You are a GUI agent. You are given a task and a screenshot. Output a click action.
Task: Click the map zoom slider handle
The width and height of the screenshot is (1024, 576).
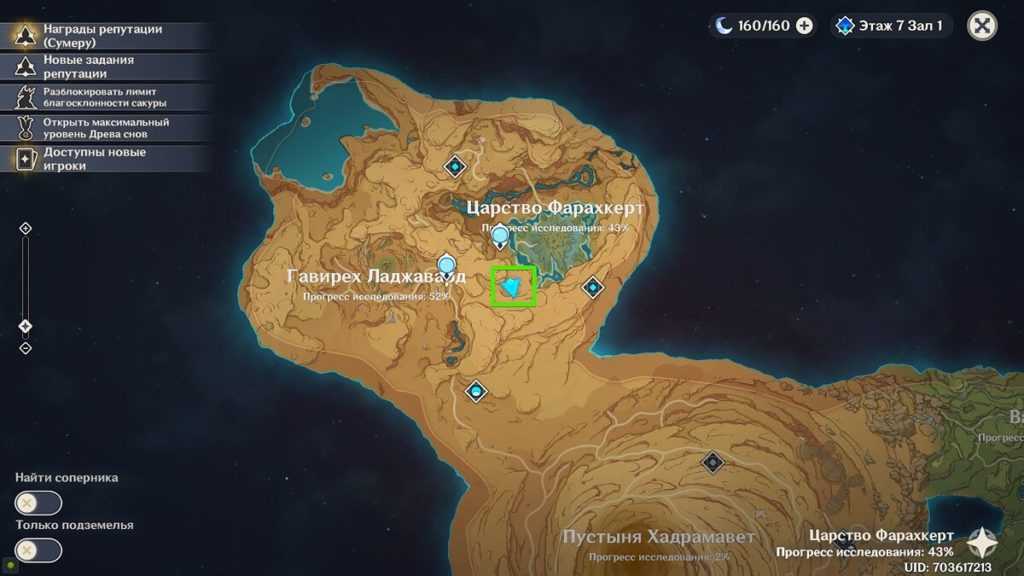point(26,326)
